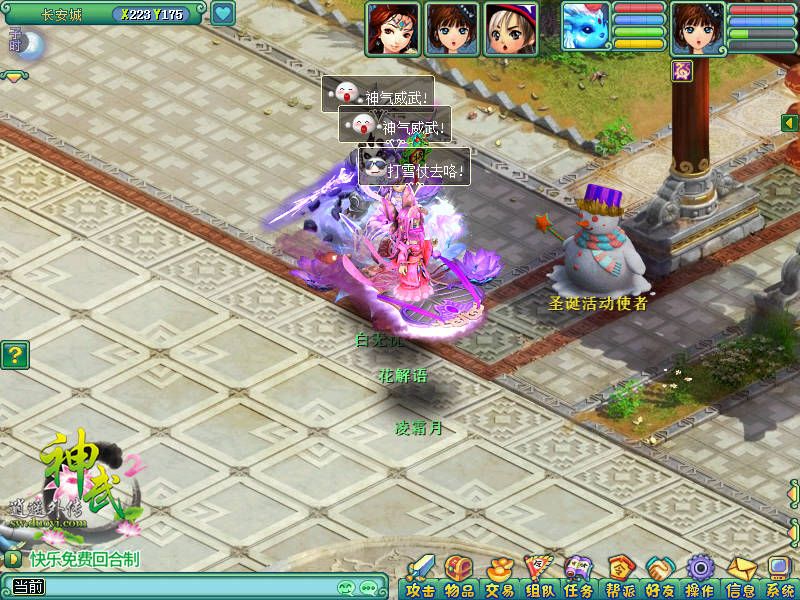Click the green play arrow beside 快乐免费回合制

click(x=13, y=559)
